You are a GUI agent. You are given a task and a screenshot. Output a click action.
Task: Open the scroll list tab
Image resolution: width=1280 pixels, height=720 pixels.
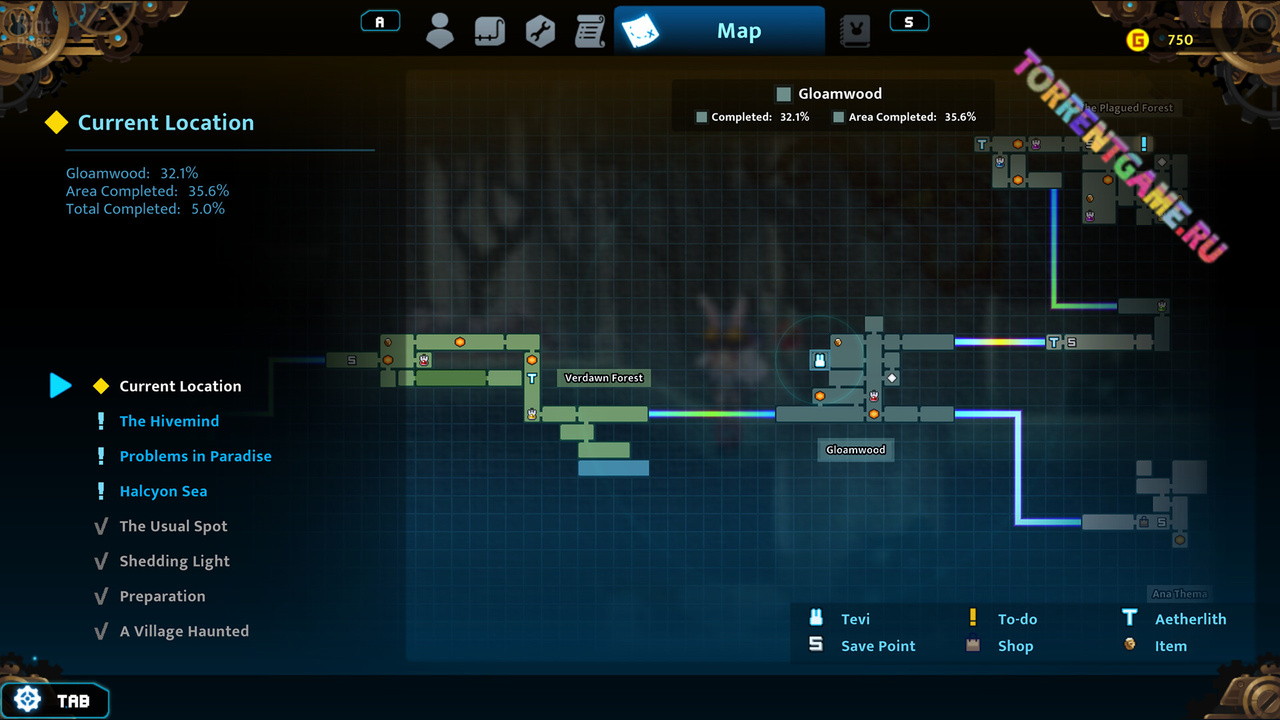point(590,31)
